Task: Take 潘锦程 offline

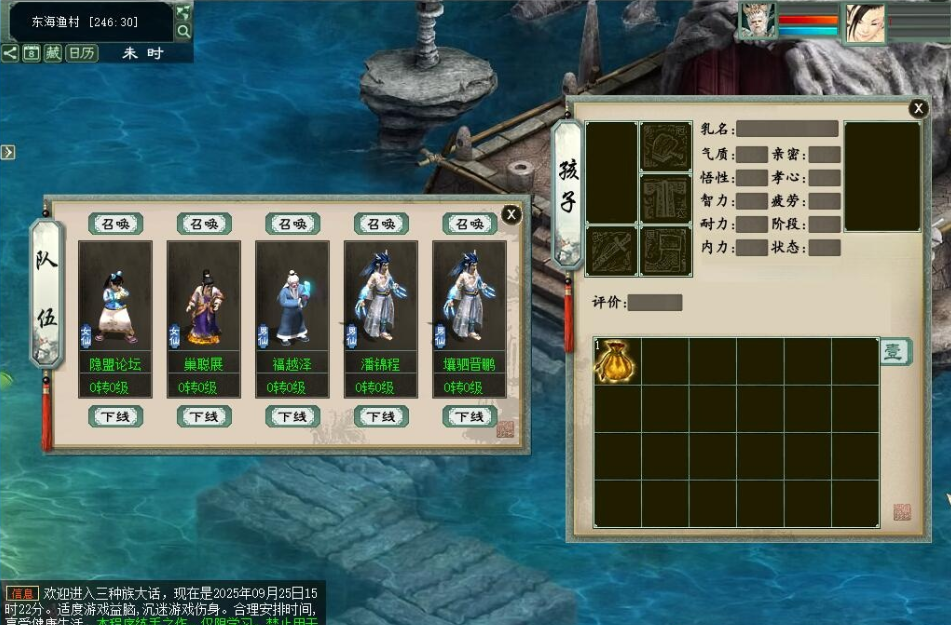Action: [381, 416]
